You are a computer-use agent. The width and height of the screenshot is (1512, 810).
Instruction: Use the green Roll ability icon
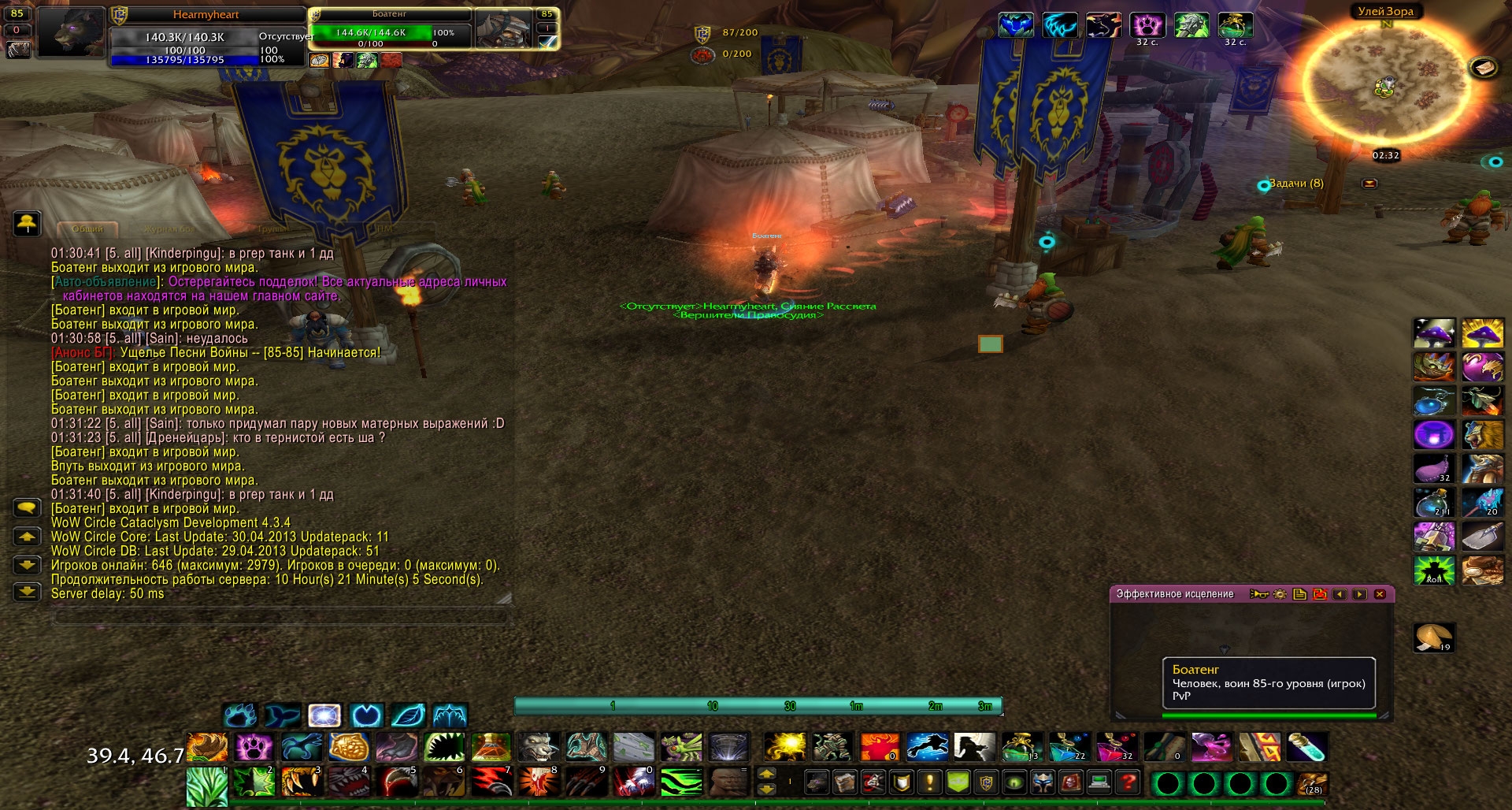(x=1434, y=570)
